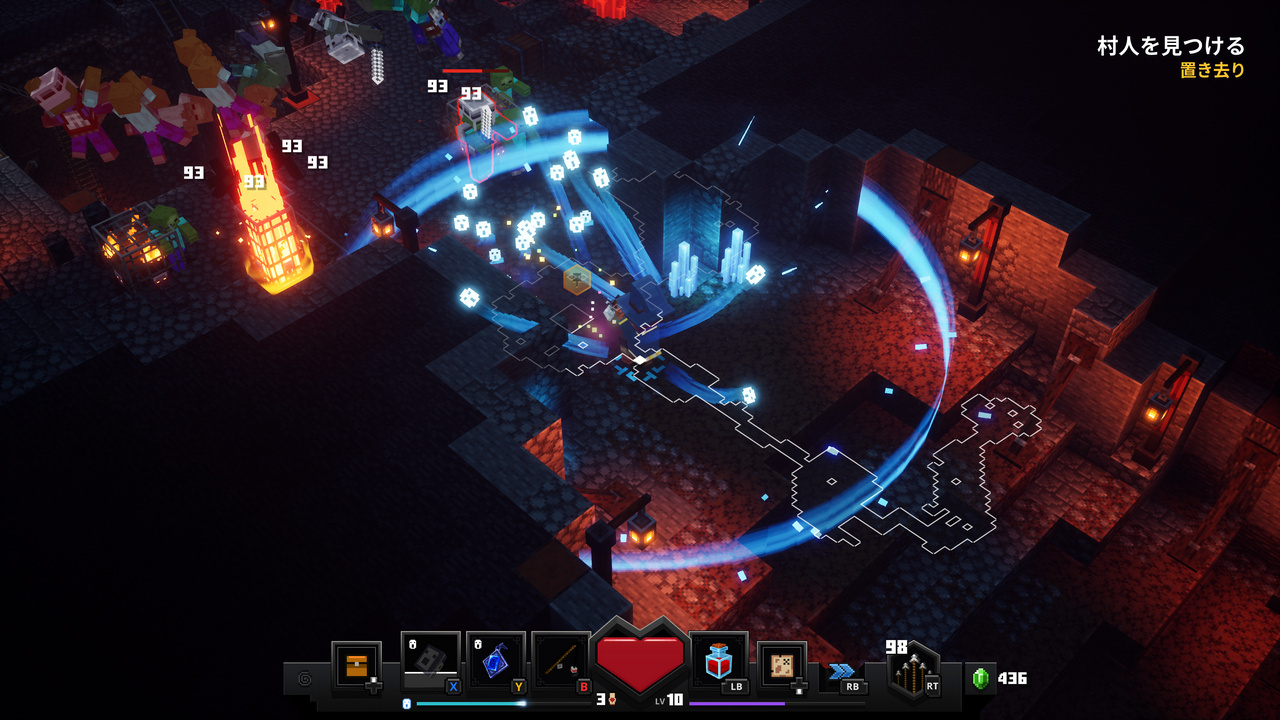Trigger the blue dodge roll arrows
This screenshot has width=1280, height=720.
842,671
